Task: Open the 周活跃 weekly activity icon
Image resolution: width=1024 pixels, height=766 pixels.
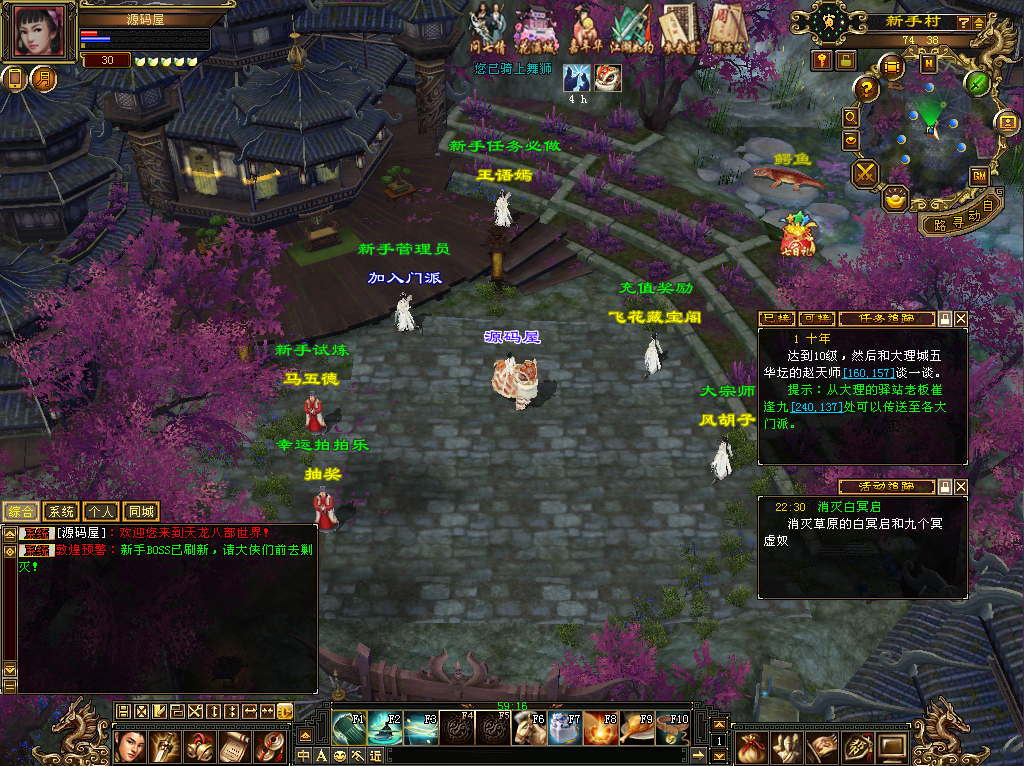Action: 728,27
